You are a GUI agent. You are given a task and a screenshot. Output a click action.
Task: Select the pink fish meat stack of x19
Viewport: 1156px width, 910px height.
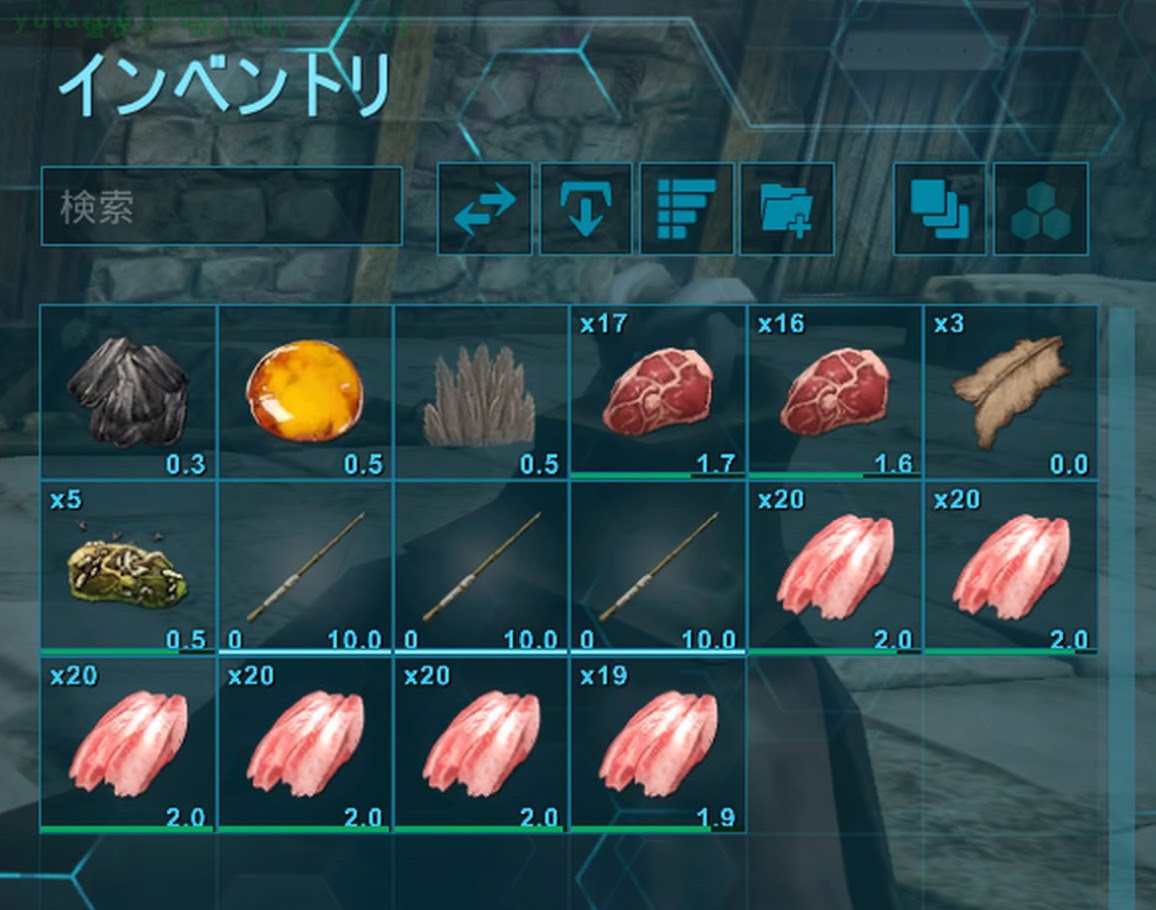pyautogui.click(x=657, y=745)
